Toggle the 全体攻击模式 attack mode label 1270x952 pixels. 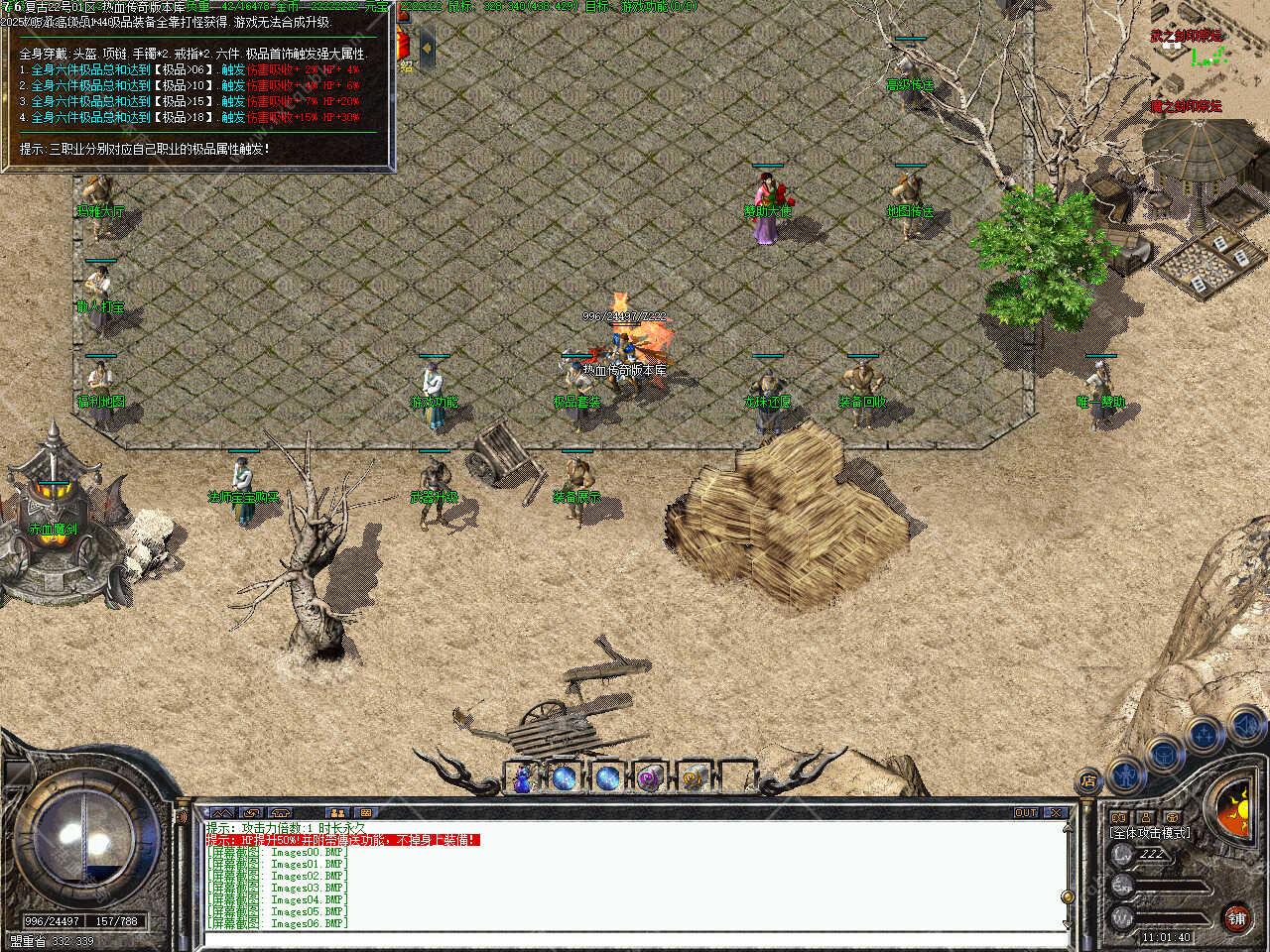coord(1151,833)
